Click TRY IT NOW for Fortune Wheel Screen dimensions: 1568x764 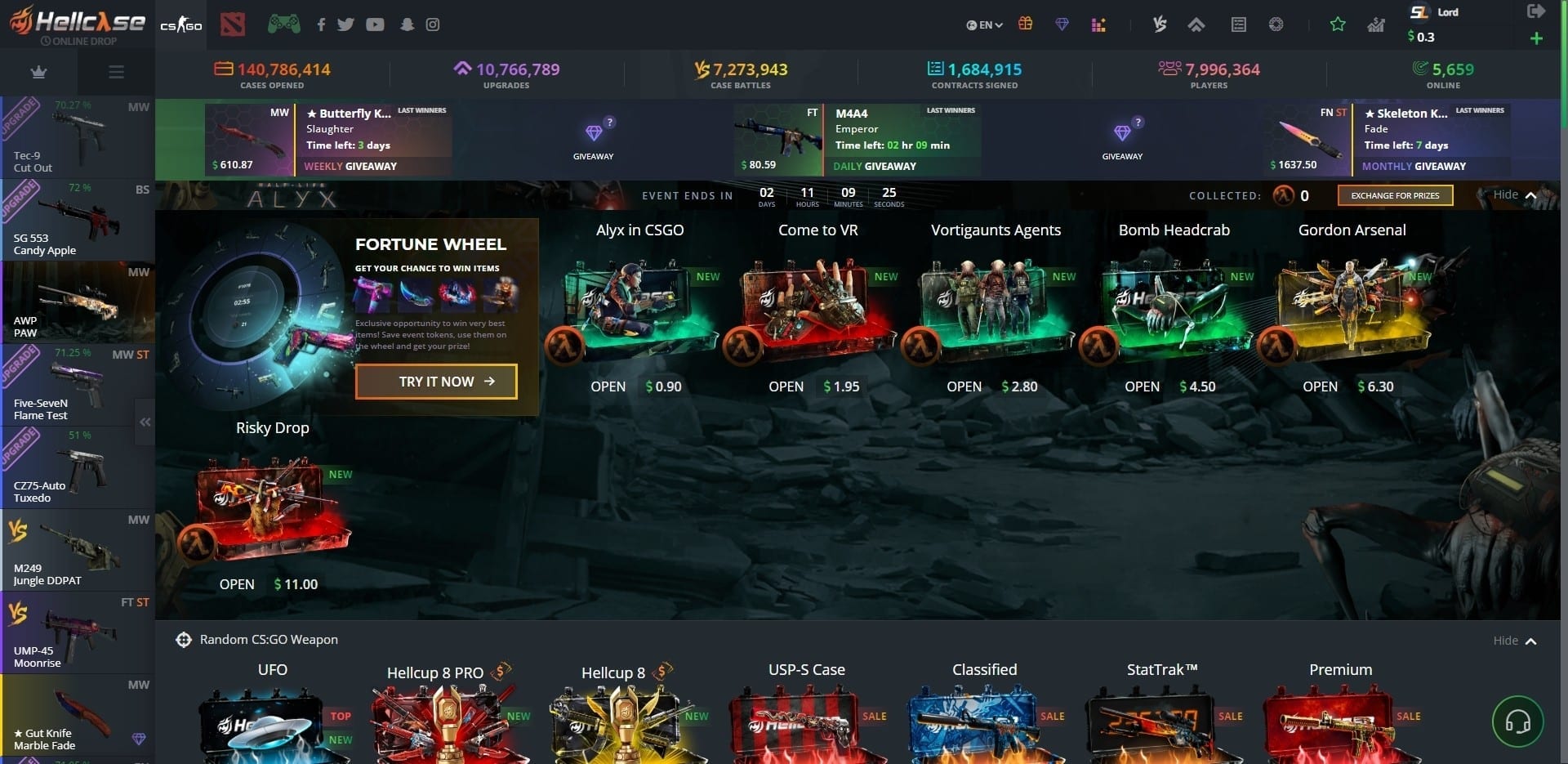[x=435, y=381]
